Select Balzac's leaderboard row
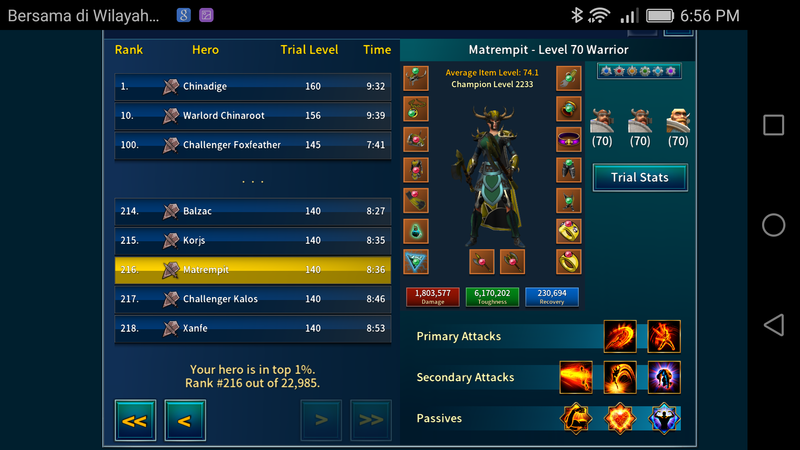 [x=251, y=212]
